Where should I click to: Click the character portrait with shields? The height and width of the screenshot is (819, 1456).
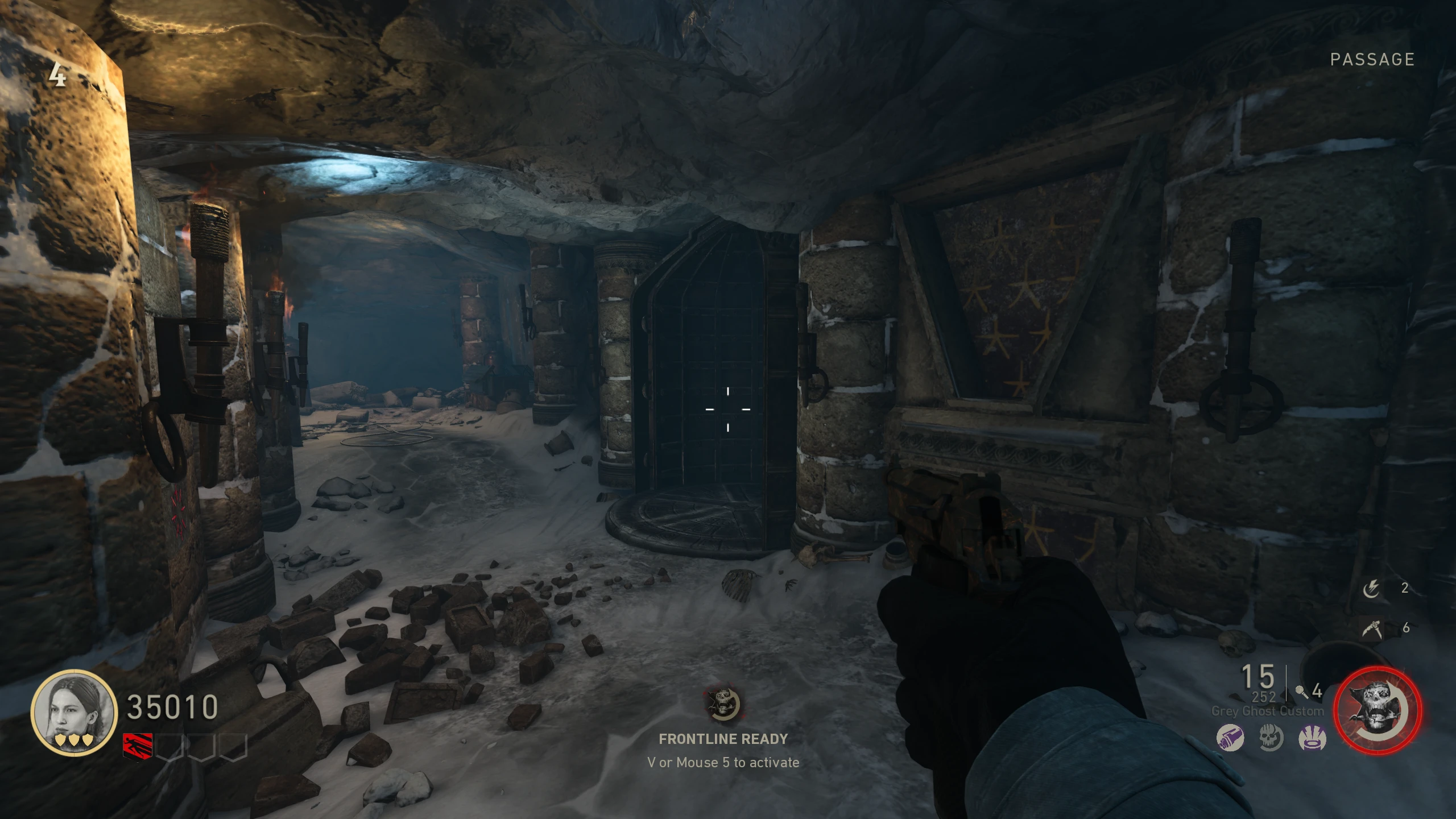[x=74, y=713]
